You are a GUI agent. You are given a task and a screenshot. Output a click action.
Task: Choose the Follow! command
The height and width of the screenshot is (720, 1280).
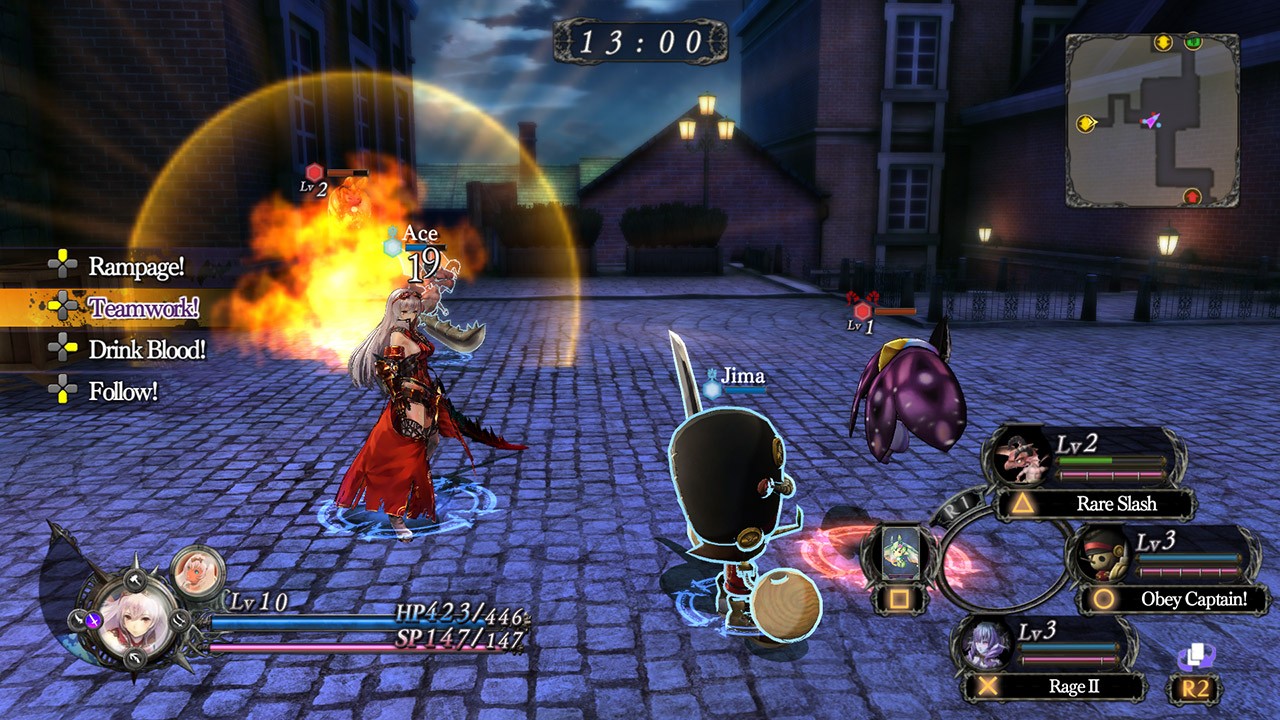[122, 391]
